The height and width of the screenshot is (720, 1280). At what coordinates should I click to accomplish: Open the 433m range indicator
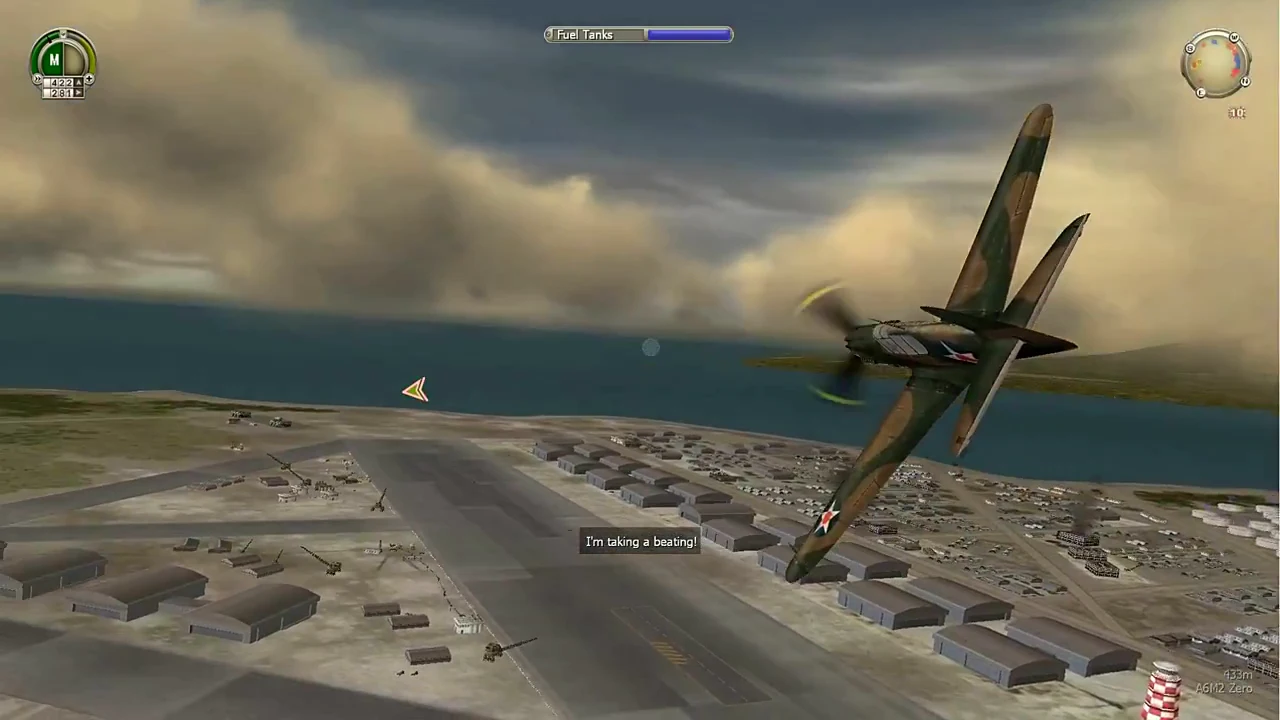coord(1238,675)
